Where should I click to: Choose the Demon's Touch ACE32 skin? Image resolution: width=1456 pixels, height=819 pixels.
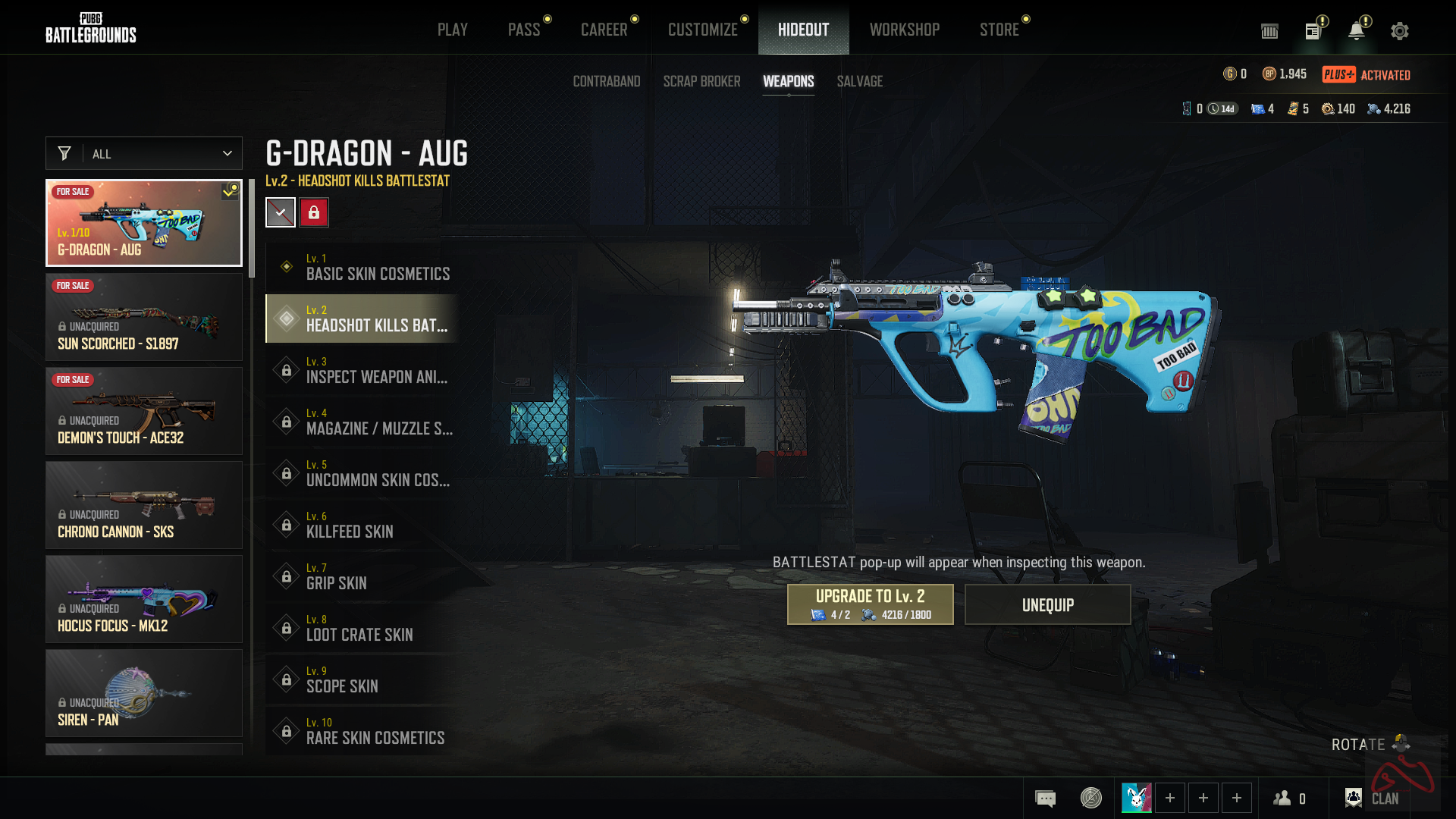tap(144, 411)
